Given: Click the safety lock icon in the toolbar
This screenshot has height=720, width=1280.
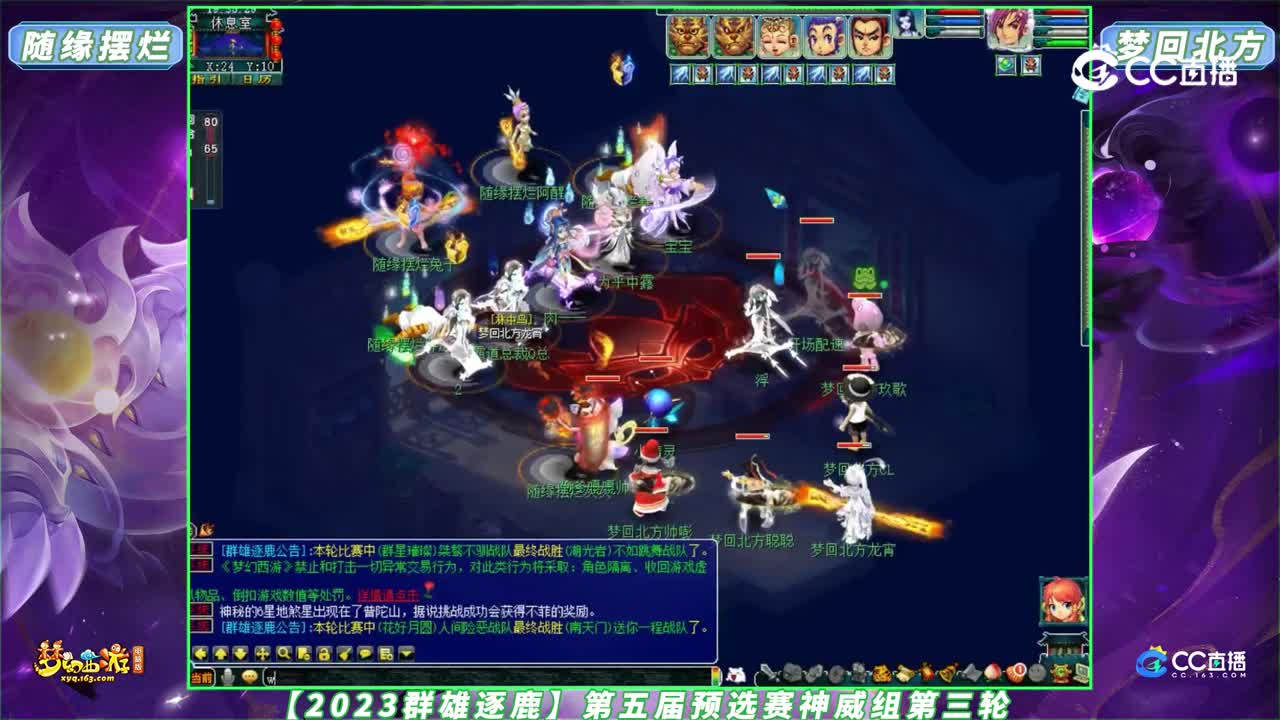Looking at the screenshot, I should (x=325, y=655).
